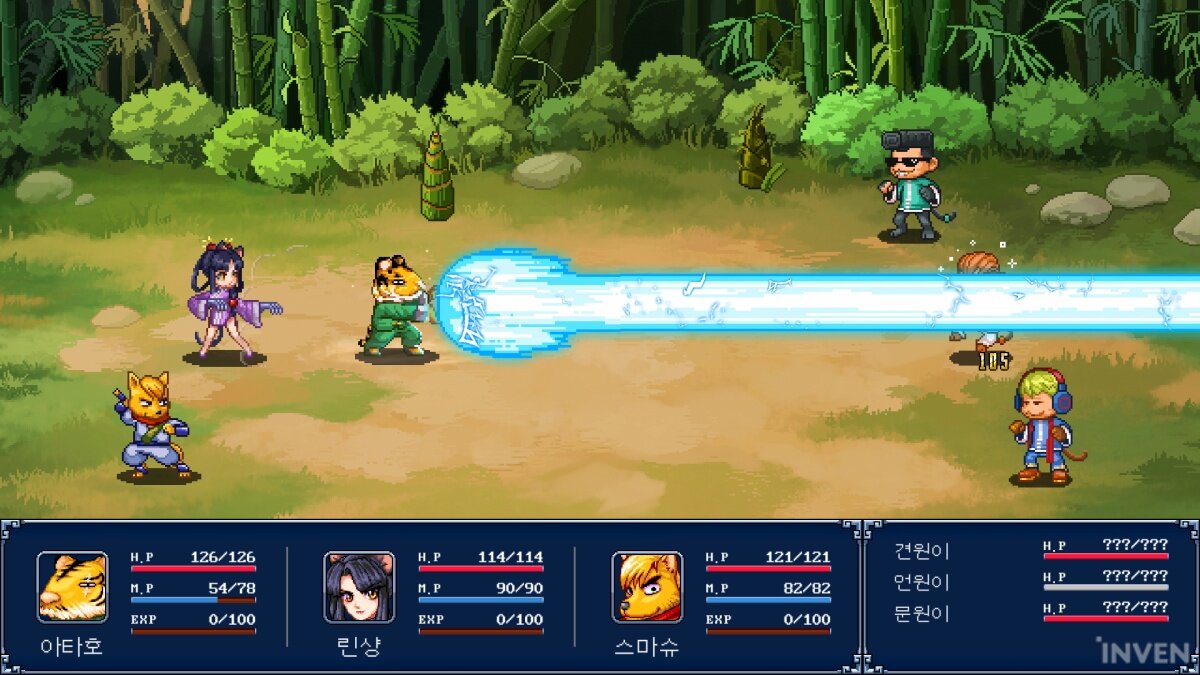Image resolution: width=1200 pixels, height=675 pixels.
Task: Choose 문원이 in the enemy list
Action: click(x=921, y=613)
